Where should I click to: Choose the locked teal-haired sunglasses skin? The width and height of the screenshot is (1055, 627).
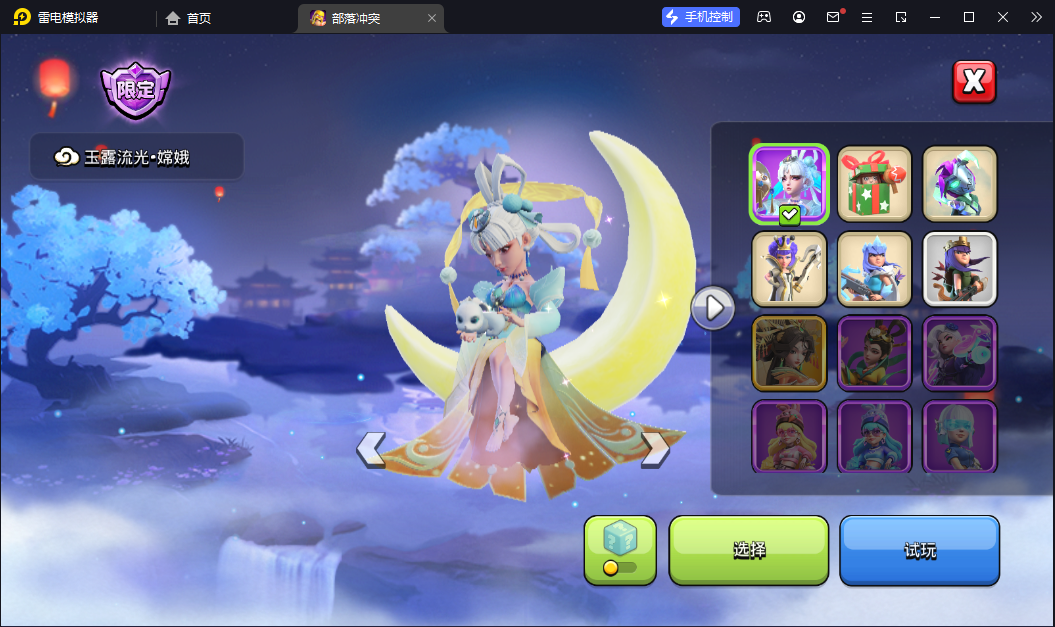click(x=875, y=436)
